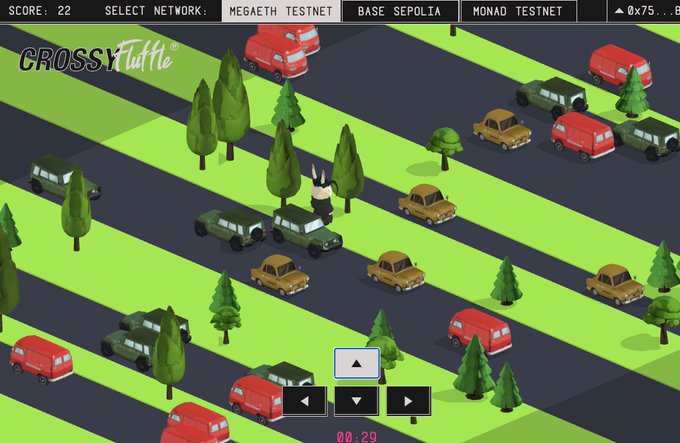This screenshot has width=680, height=443.
Task: Click the up arrow move button
Action: point(357,363)
